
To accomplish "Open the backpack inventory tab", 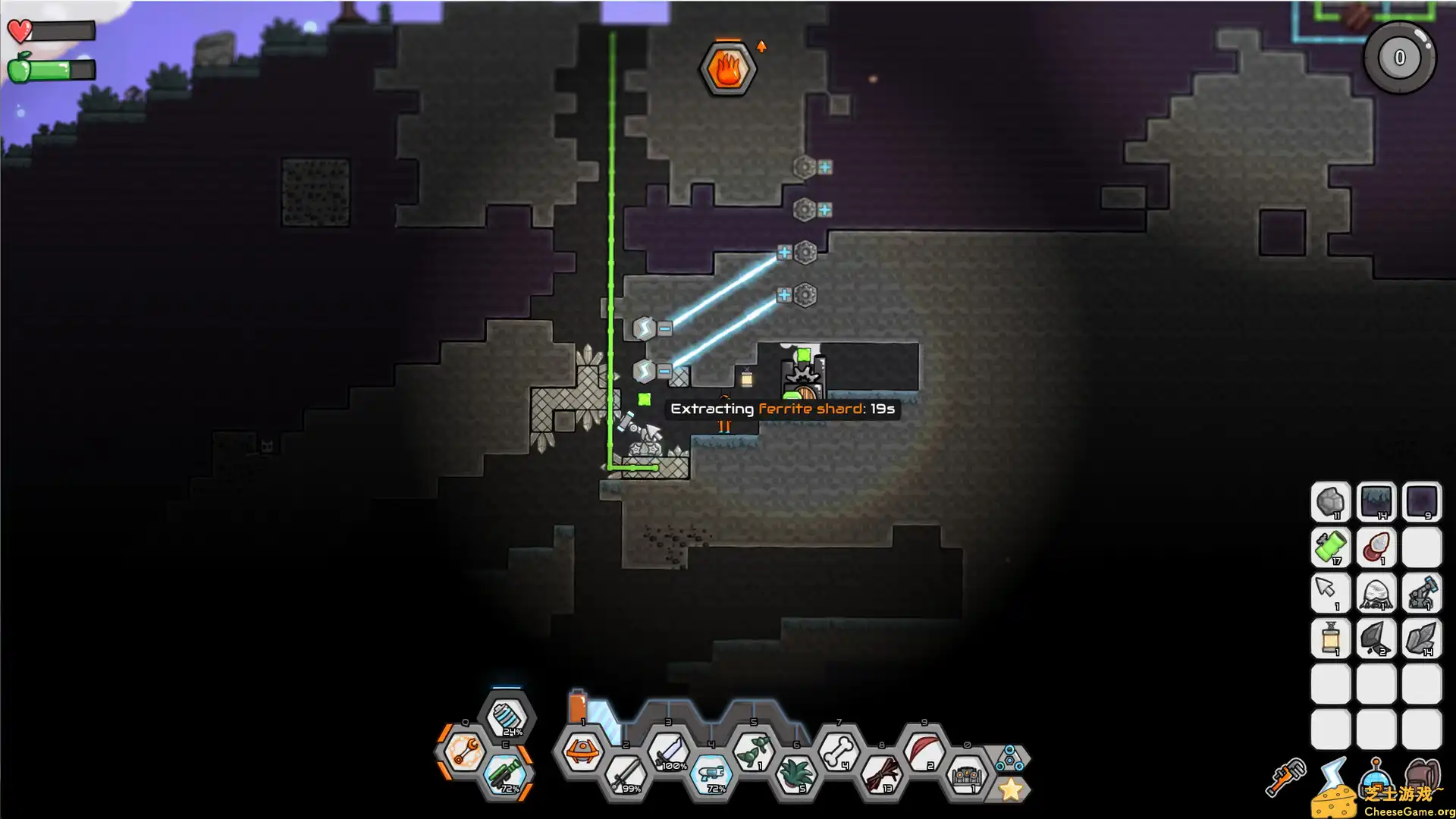I will 1423,777.
